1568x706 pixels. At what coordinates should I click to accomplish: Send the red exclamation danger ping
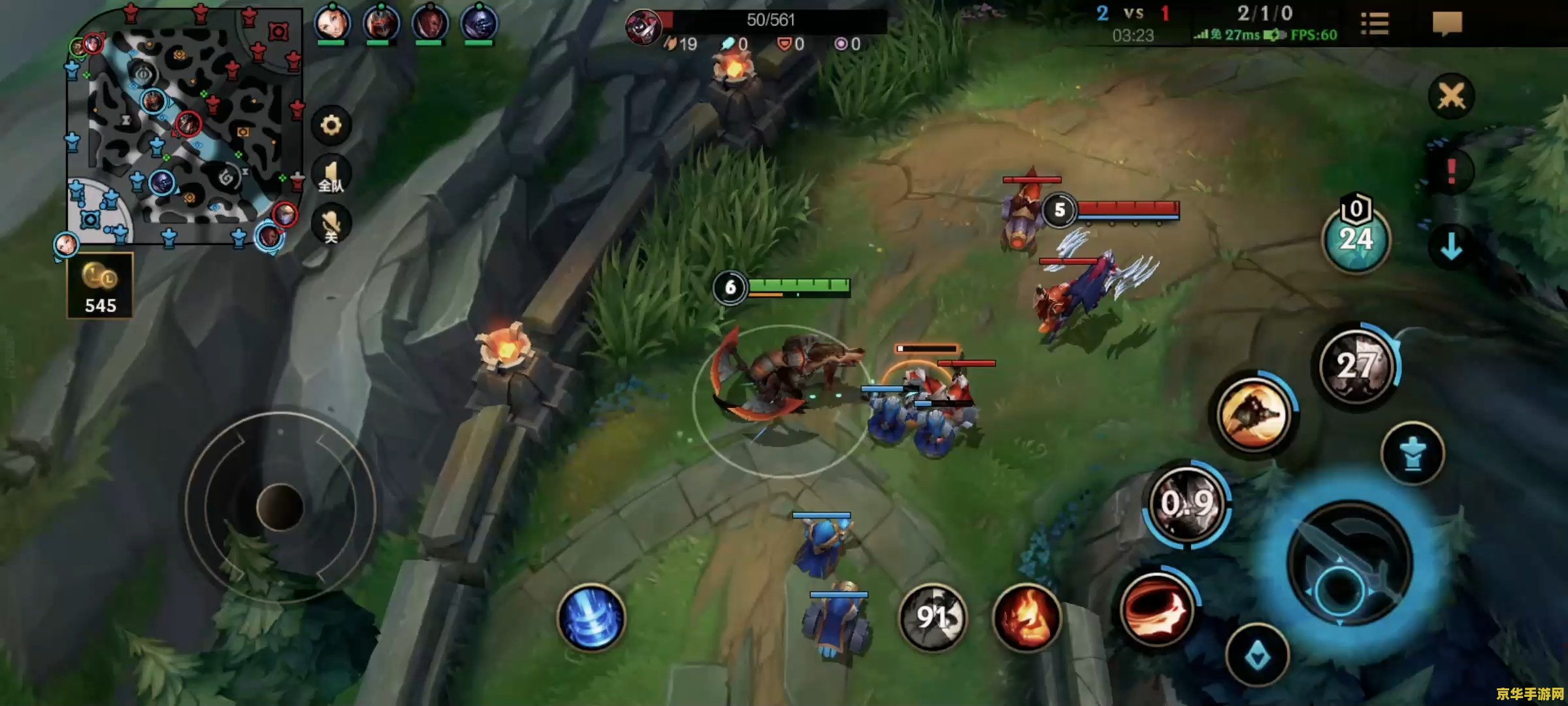pyautogui.click(x=1451, y=171)
